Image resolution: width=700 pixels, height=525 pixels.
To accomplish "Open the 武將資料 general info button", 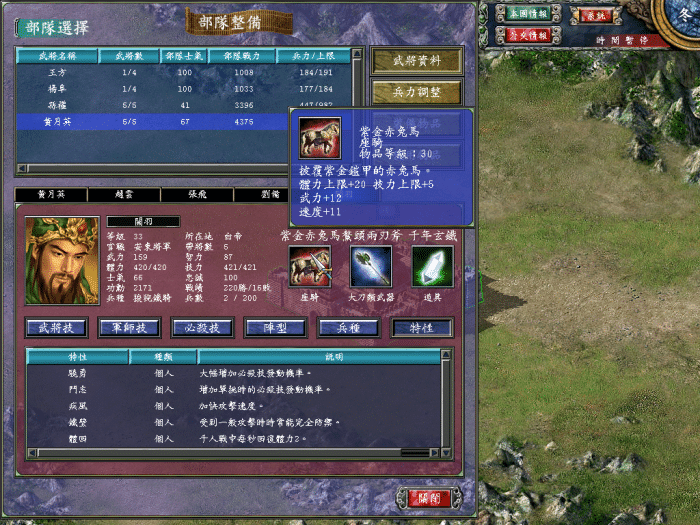I will 417,61.
